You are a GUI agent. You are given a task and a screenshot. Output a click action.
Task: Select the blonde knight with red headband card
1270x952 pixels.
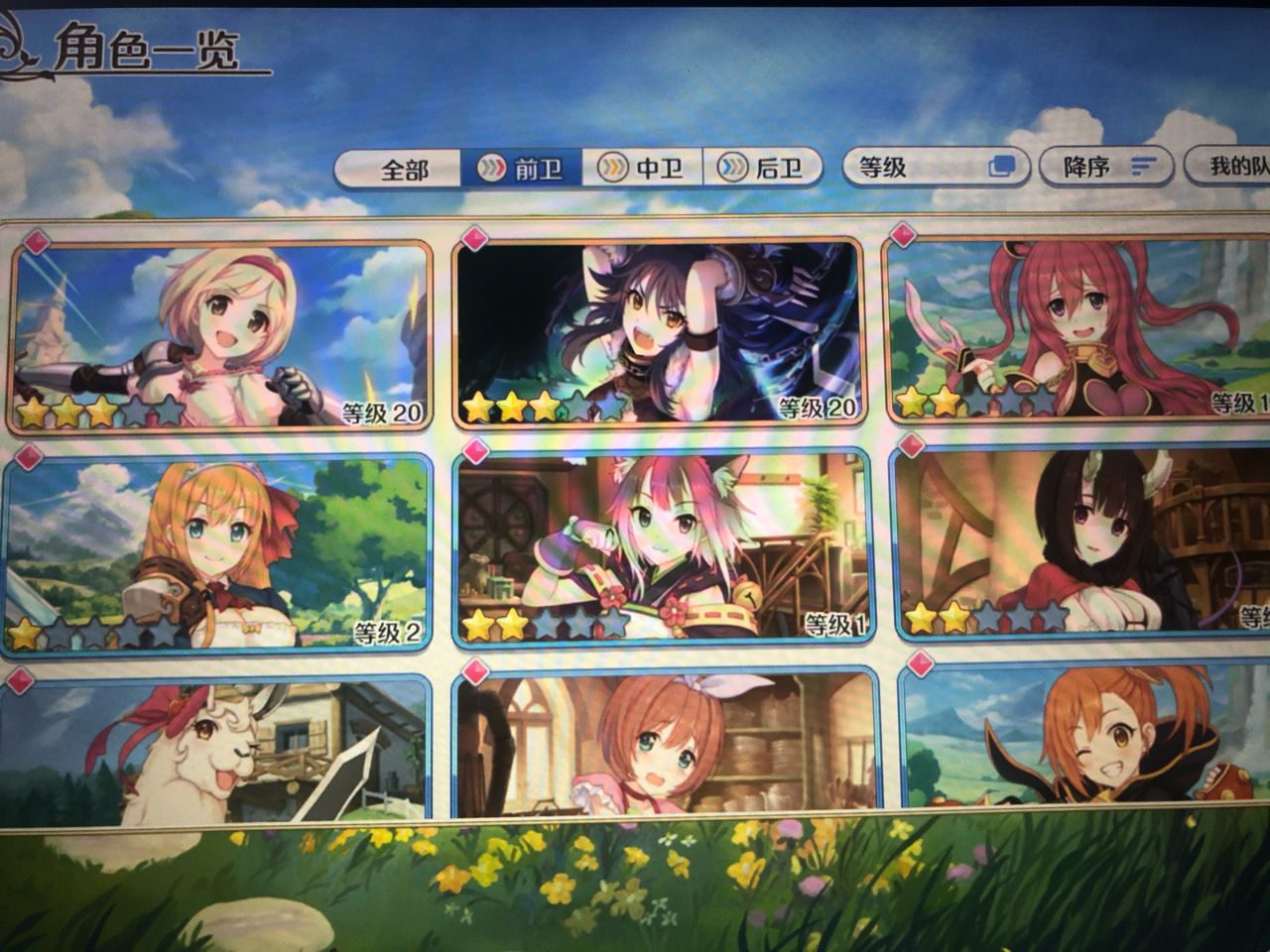[220, 335]
